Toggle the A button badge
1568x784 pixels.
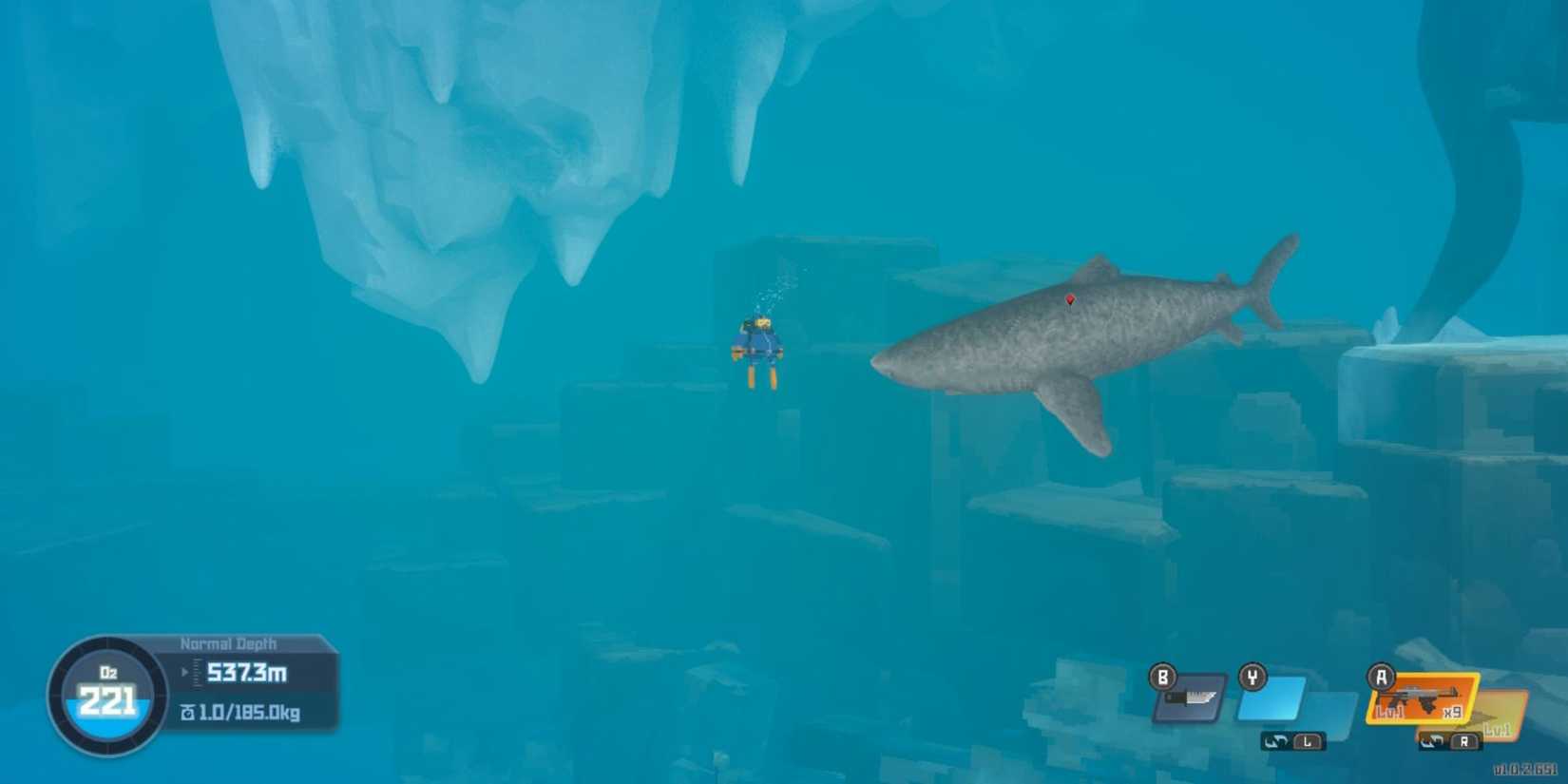pos(1381,676)
